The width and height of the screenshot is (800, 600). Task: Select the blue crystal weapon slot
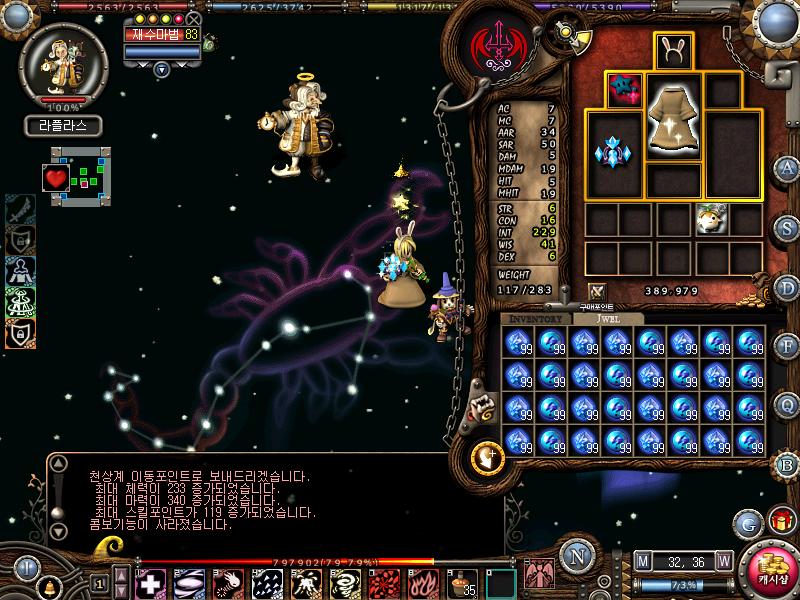click(x=614, y=154)
